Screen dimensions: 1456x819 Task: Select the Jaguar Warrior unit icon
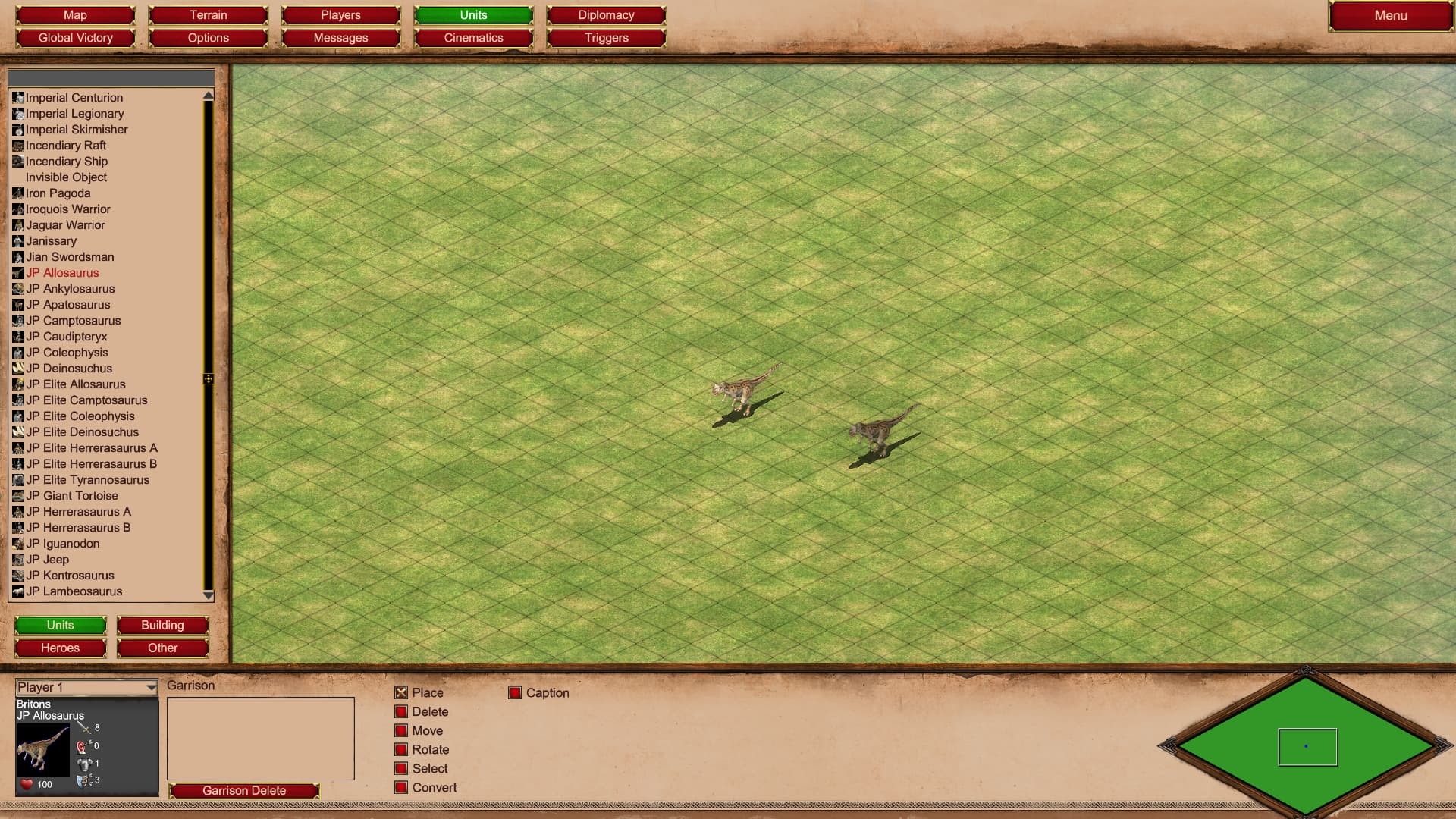[x=17, y=225]
